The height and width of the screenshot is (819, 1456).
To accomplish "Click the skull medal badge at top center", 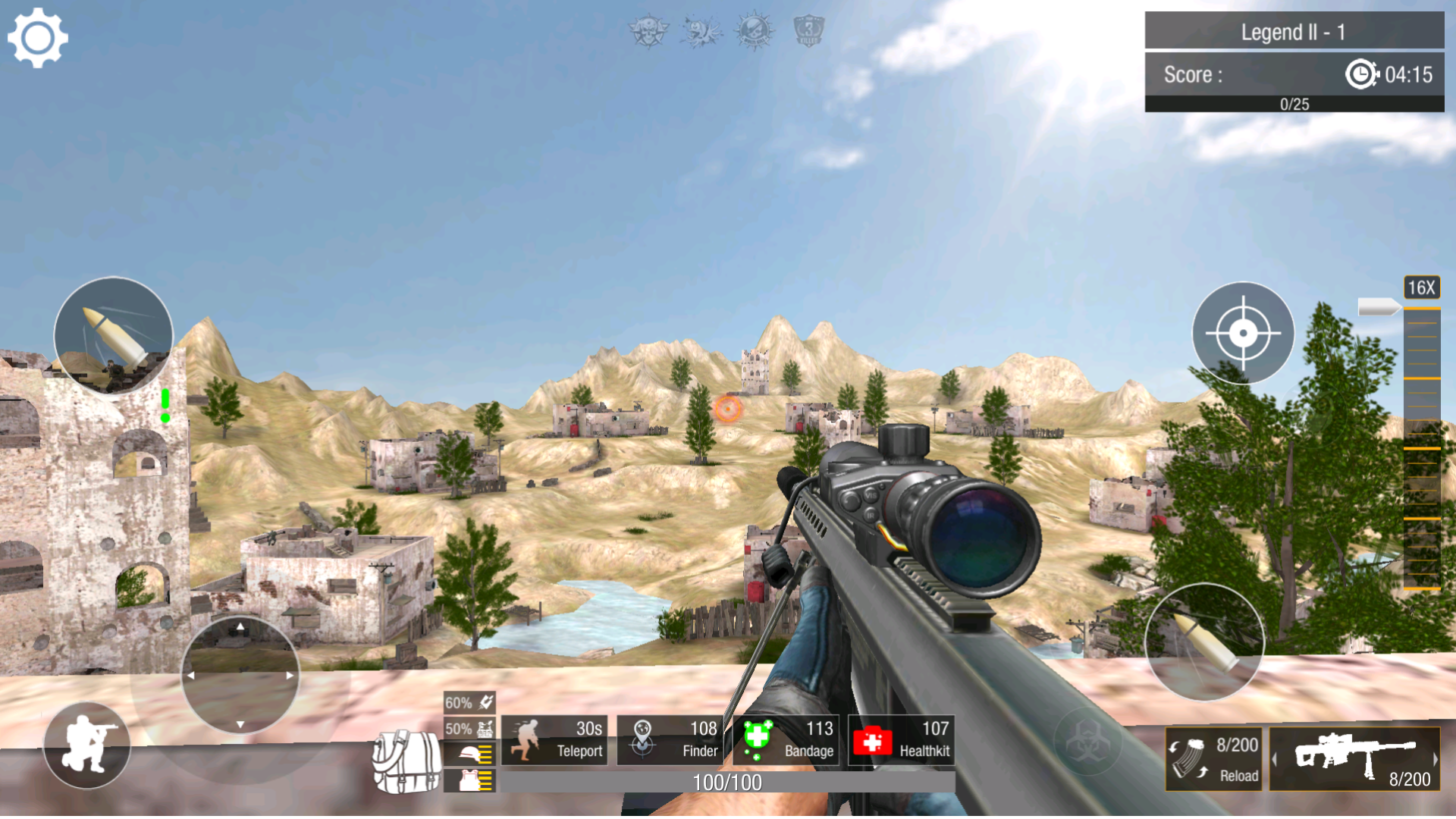I will [x=648, y=32].
